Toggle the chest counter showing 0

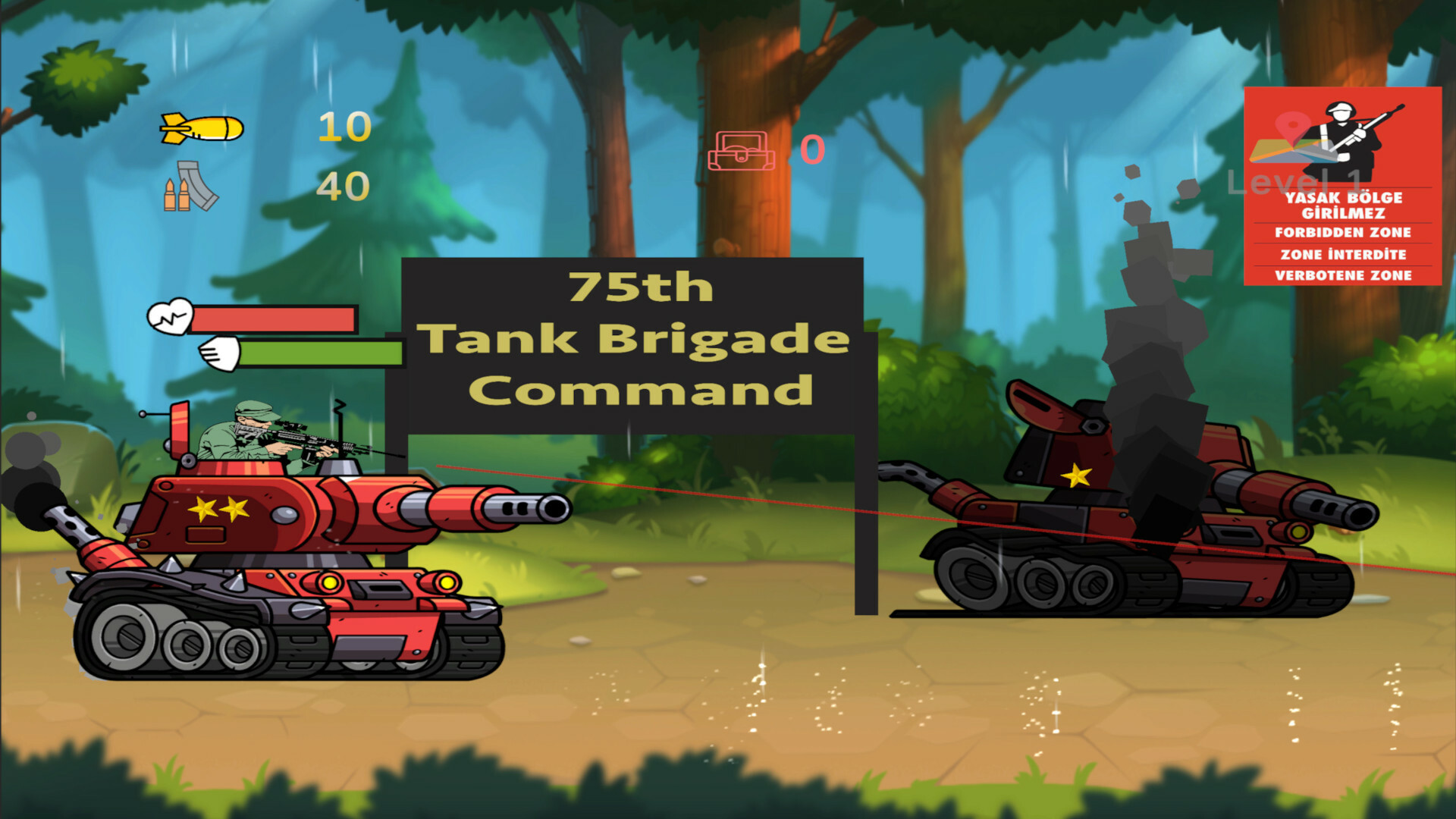(811, 150)
